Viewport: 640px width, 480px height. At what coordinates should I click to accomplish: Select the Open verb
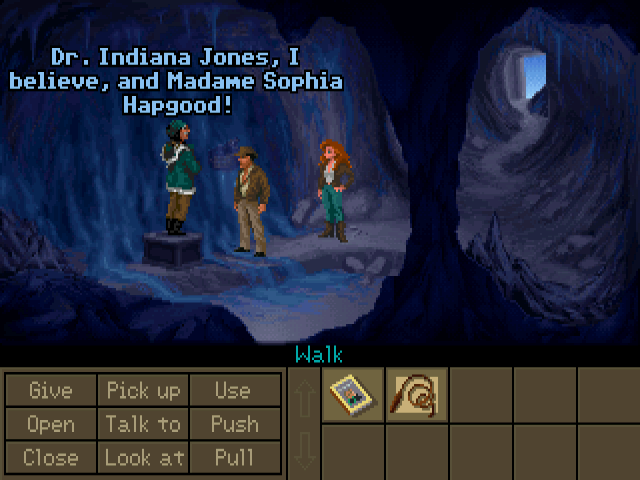click(50, 425)
